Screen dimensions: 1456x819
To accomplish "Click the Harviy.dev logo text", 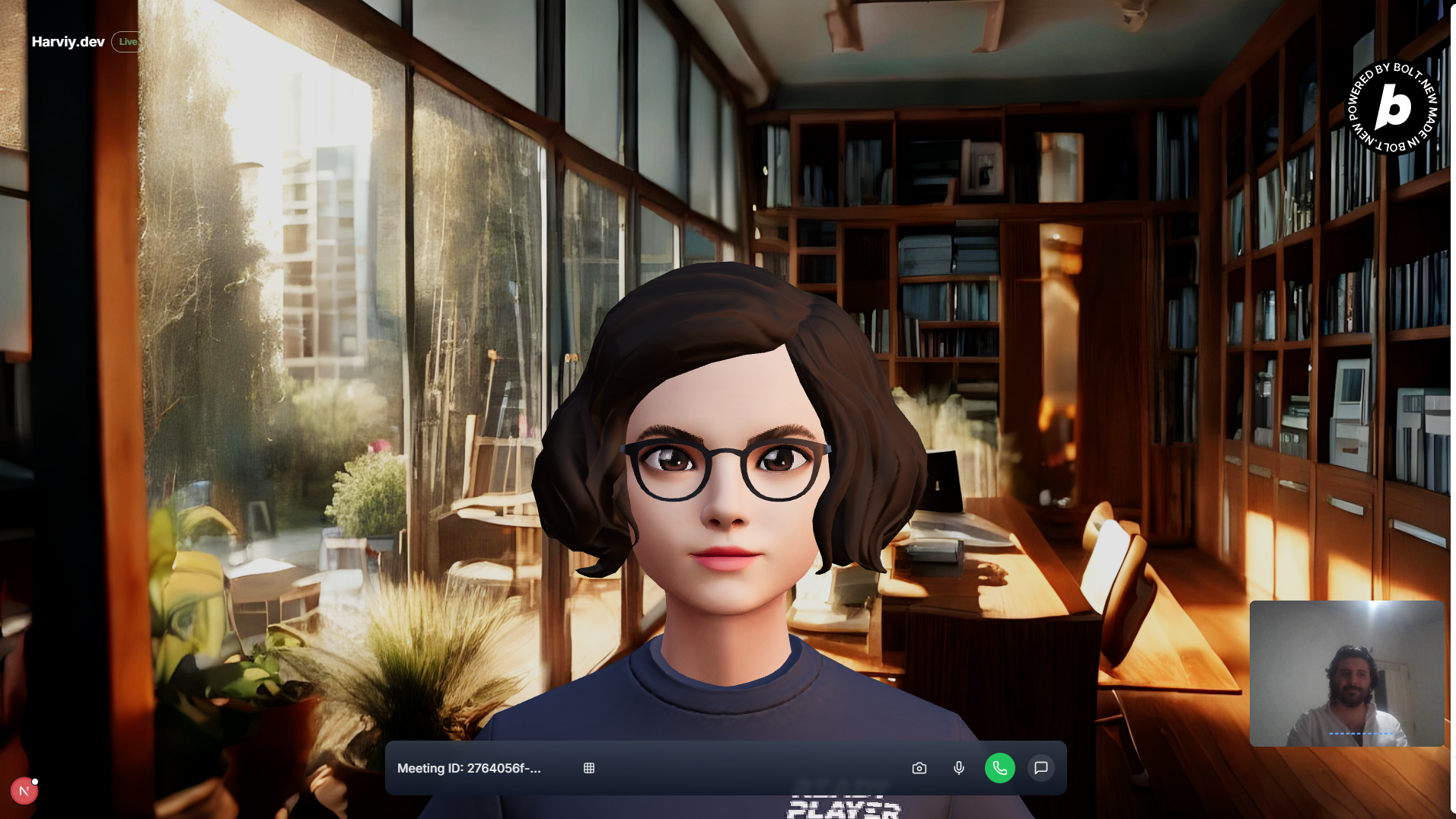I will (68, 42).
